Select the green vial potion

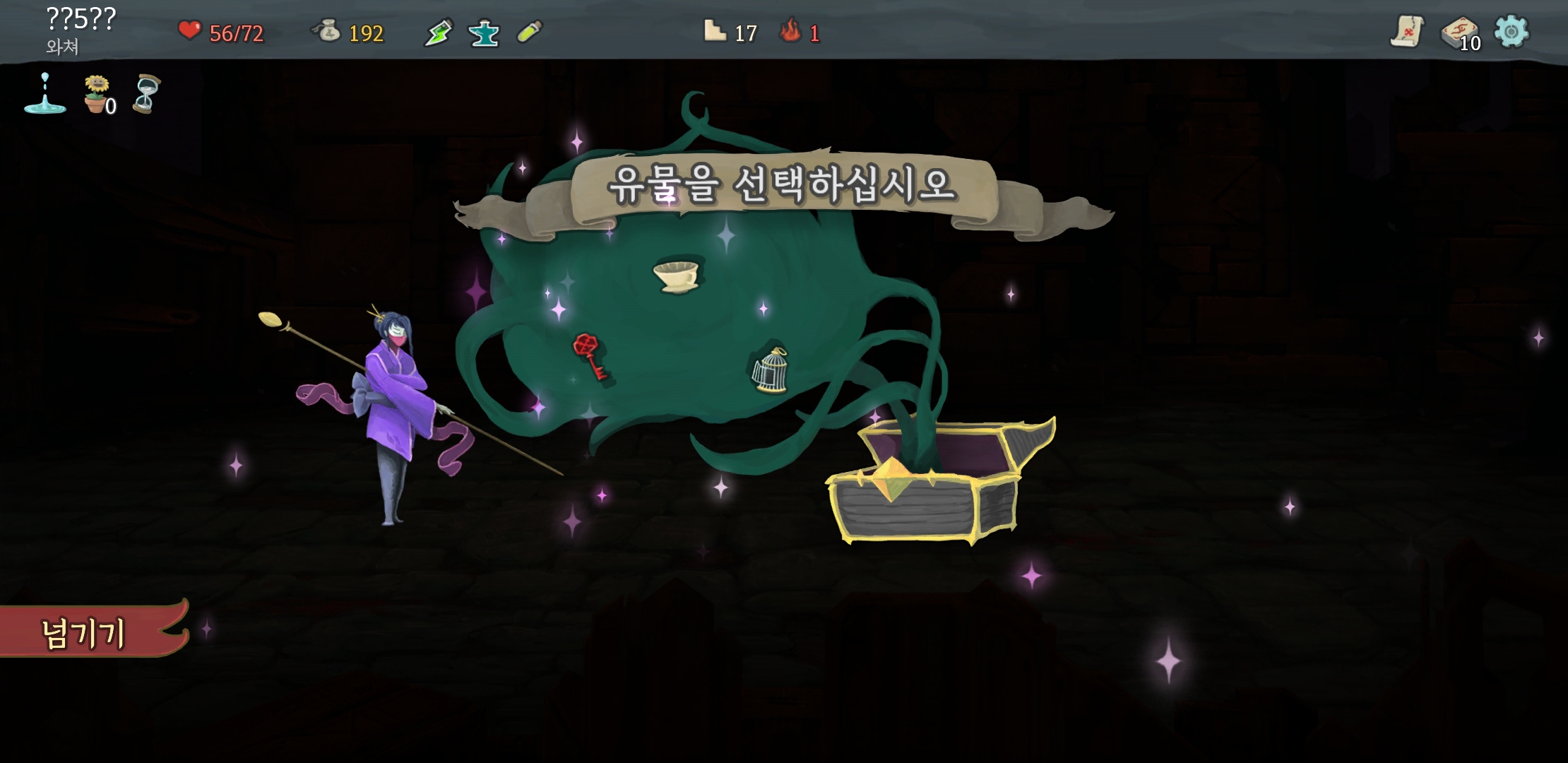(530, 32)
